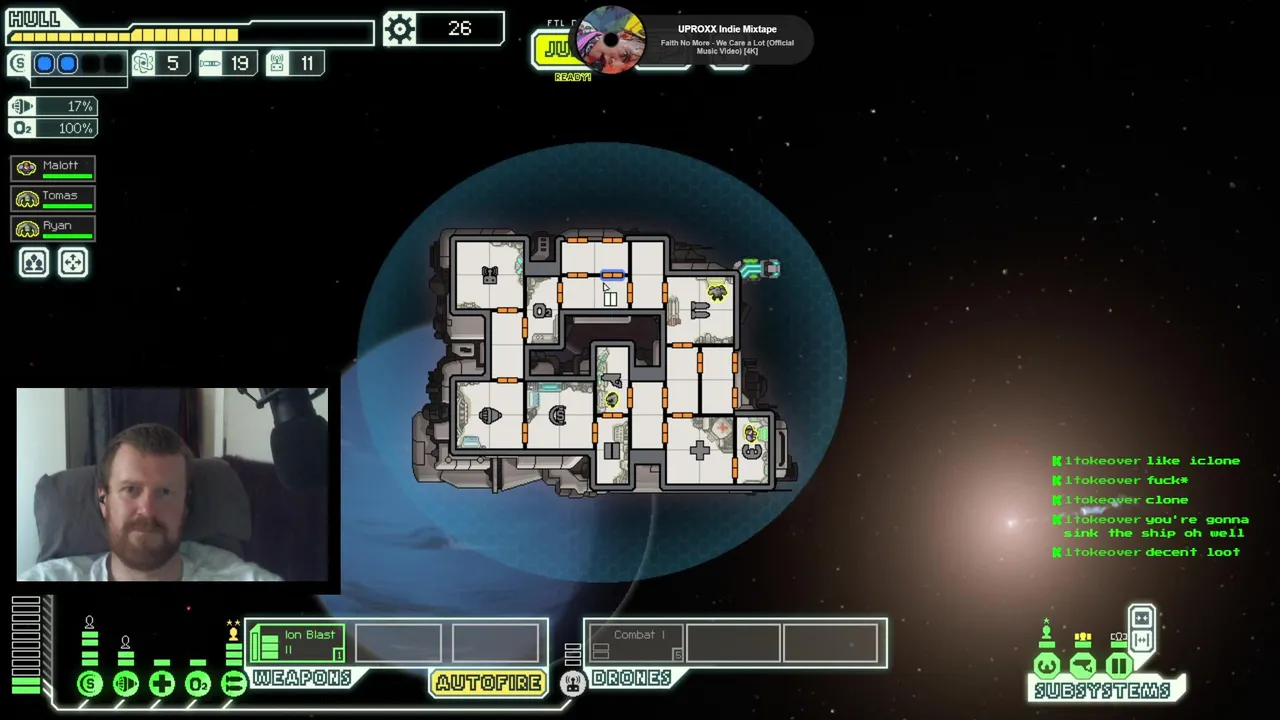Viewport: 1280px width, 720px height.
Task: Select the medbay cross system icon
Action: pyautogui.click(x=162, y=684)
